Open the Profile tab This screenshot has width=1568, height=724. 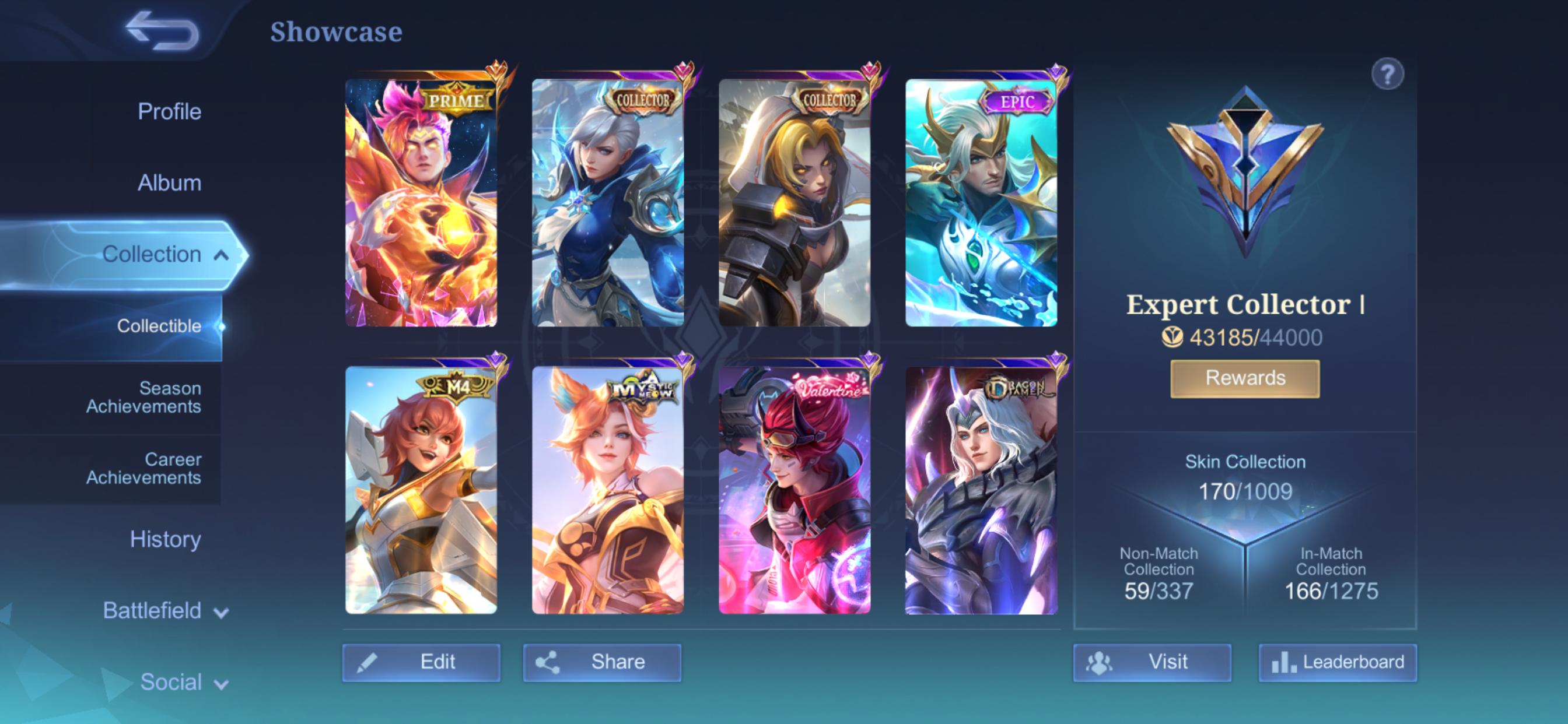(x=169, y=111)
